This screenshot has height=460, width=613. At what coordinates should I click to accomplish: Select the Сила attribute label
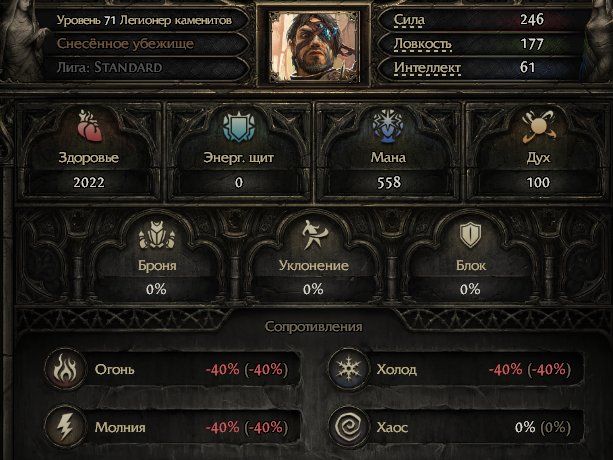[413, 20]
